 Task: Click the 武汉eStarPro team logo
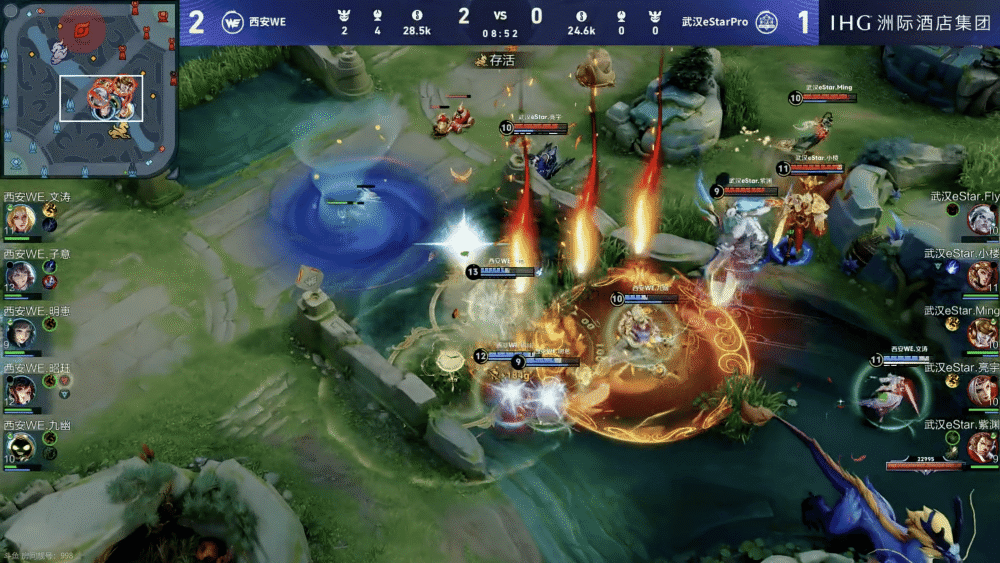(766, 22)
